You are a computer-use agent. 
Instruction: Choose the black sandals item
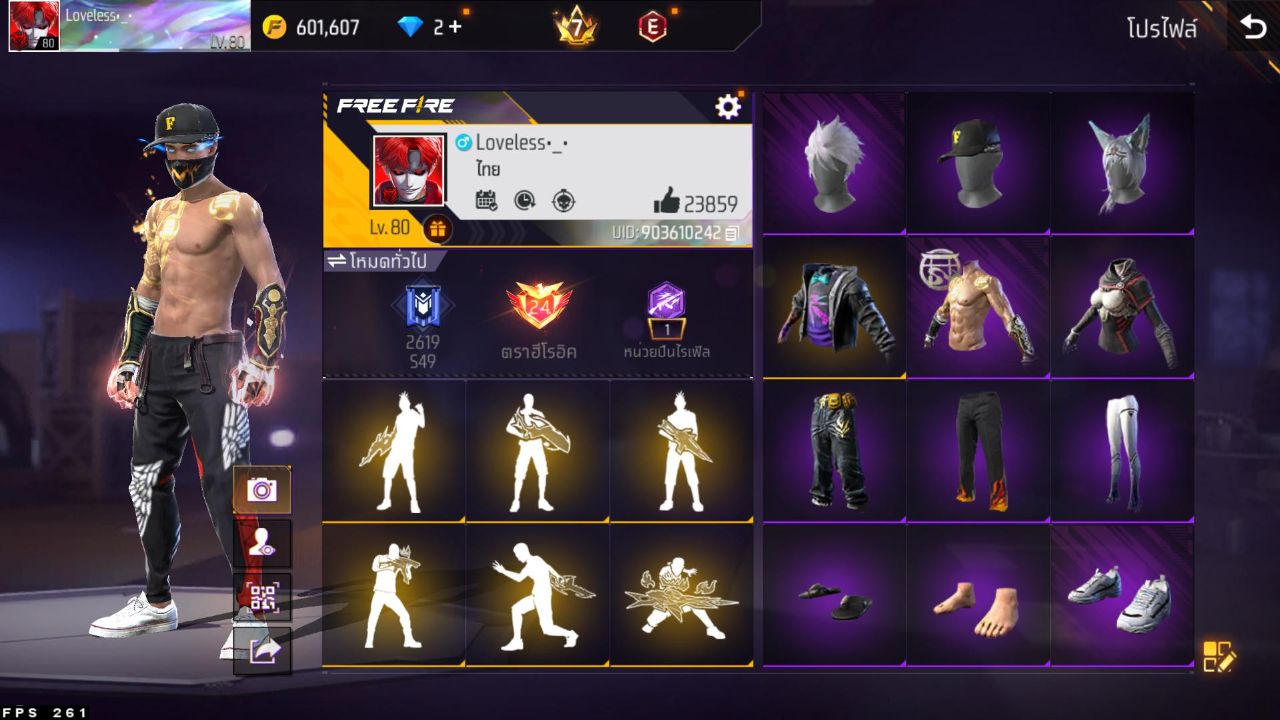coord(834,595)
